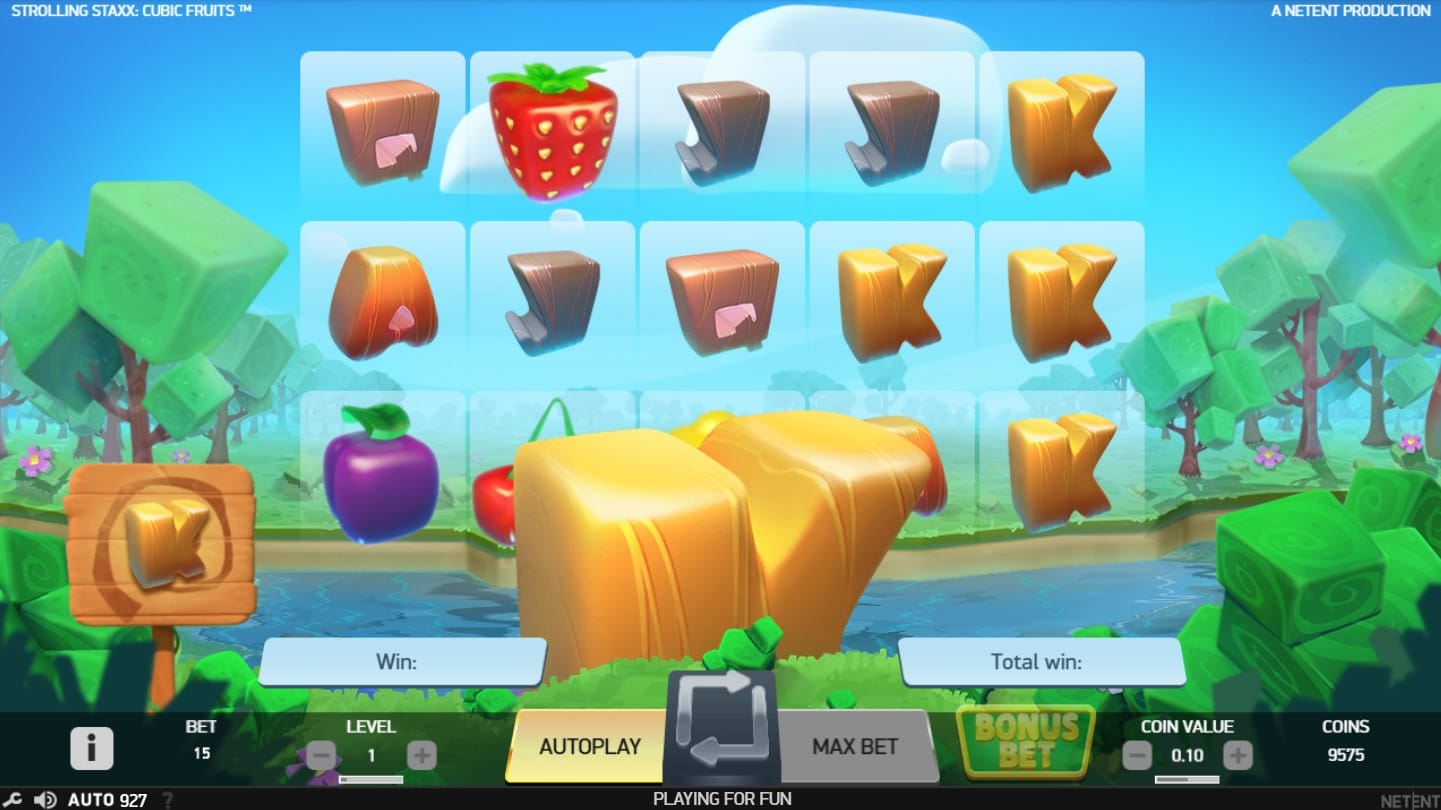Raise the coin value

click(1238, 756)
